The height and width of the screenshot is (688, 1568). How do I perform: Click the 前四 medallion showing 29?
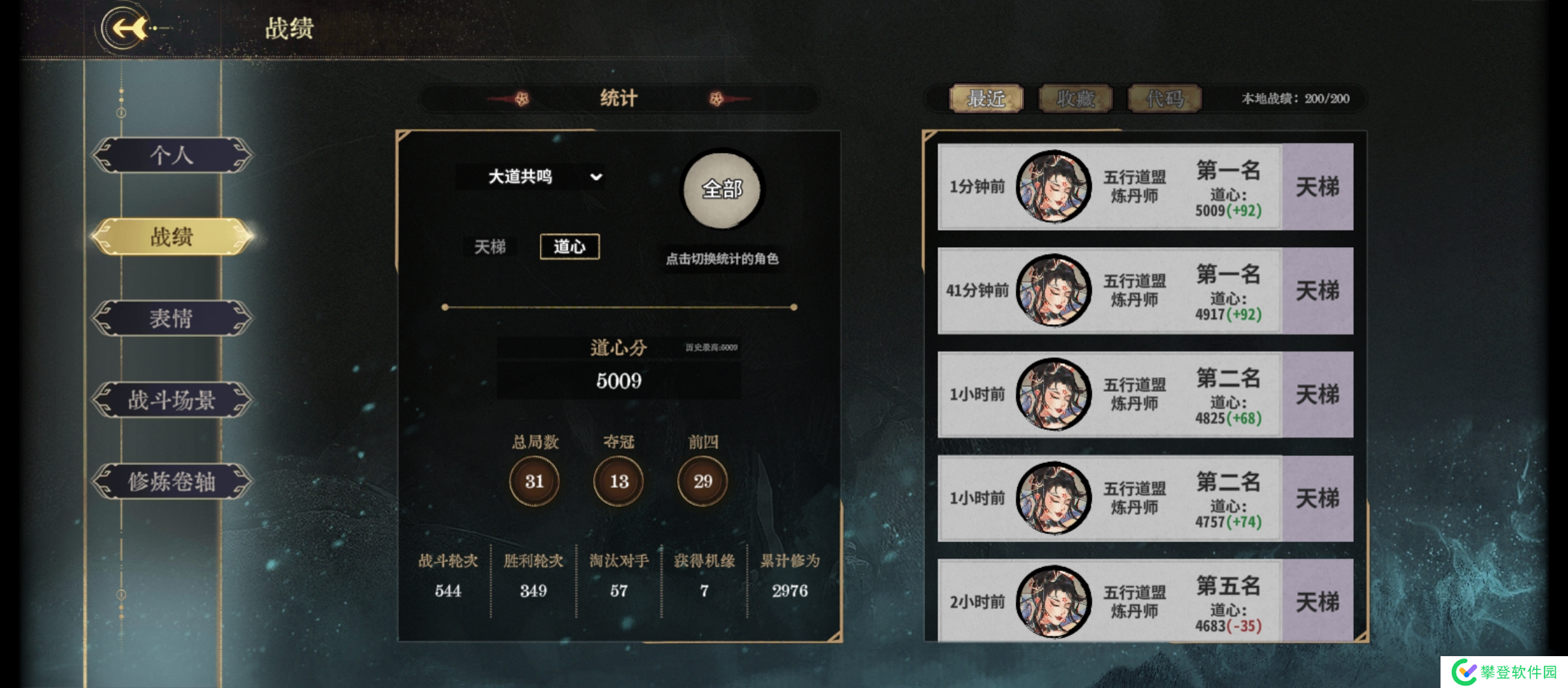[701, 482]
